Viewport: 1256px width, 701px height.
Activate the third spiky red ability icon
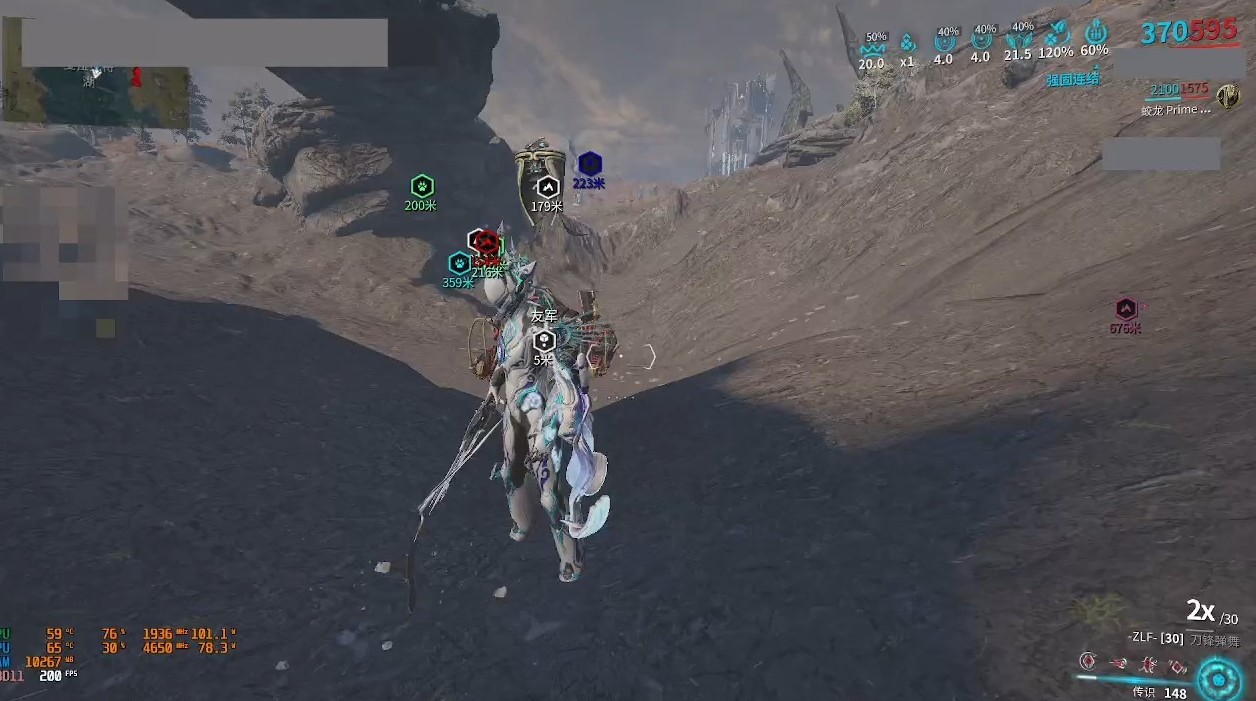(1148, 663)
